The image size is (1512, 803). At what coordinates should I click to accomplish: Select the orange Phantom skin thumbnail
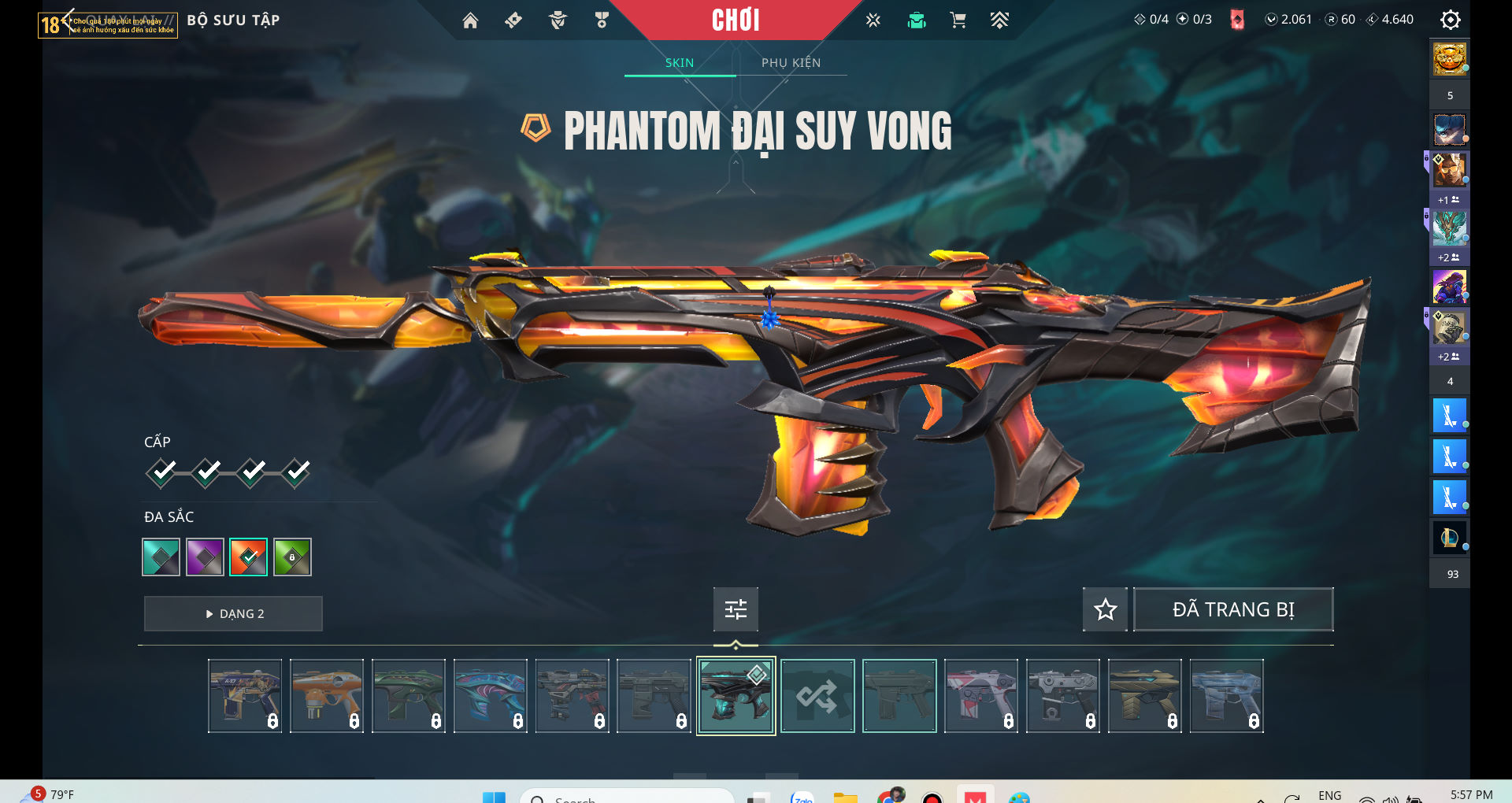[x=327, y=696]
